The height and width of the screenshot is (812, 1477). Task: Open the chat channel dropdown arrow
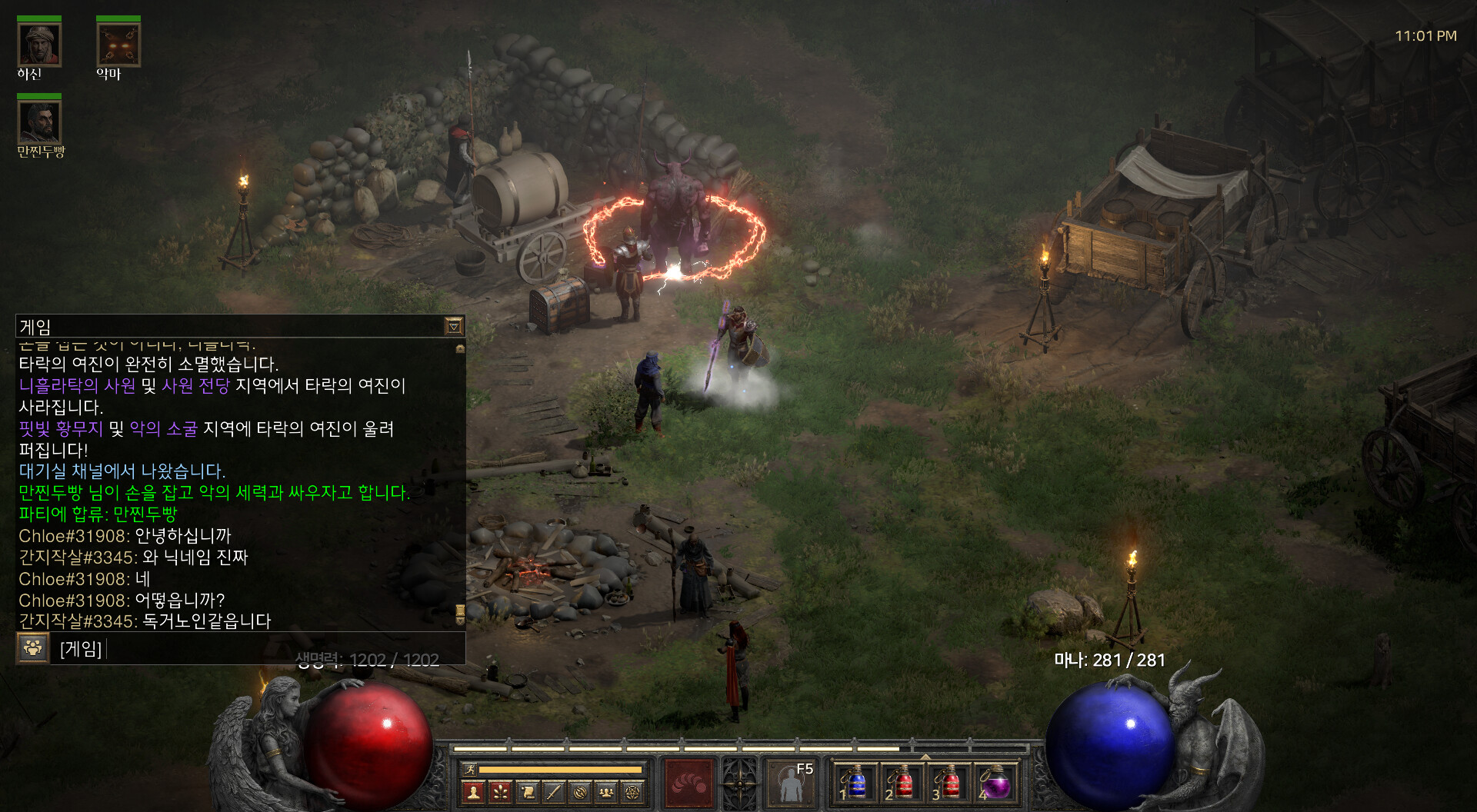454,327
